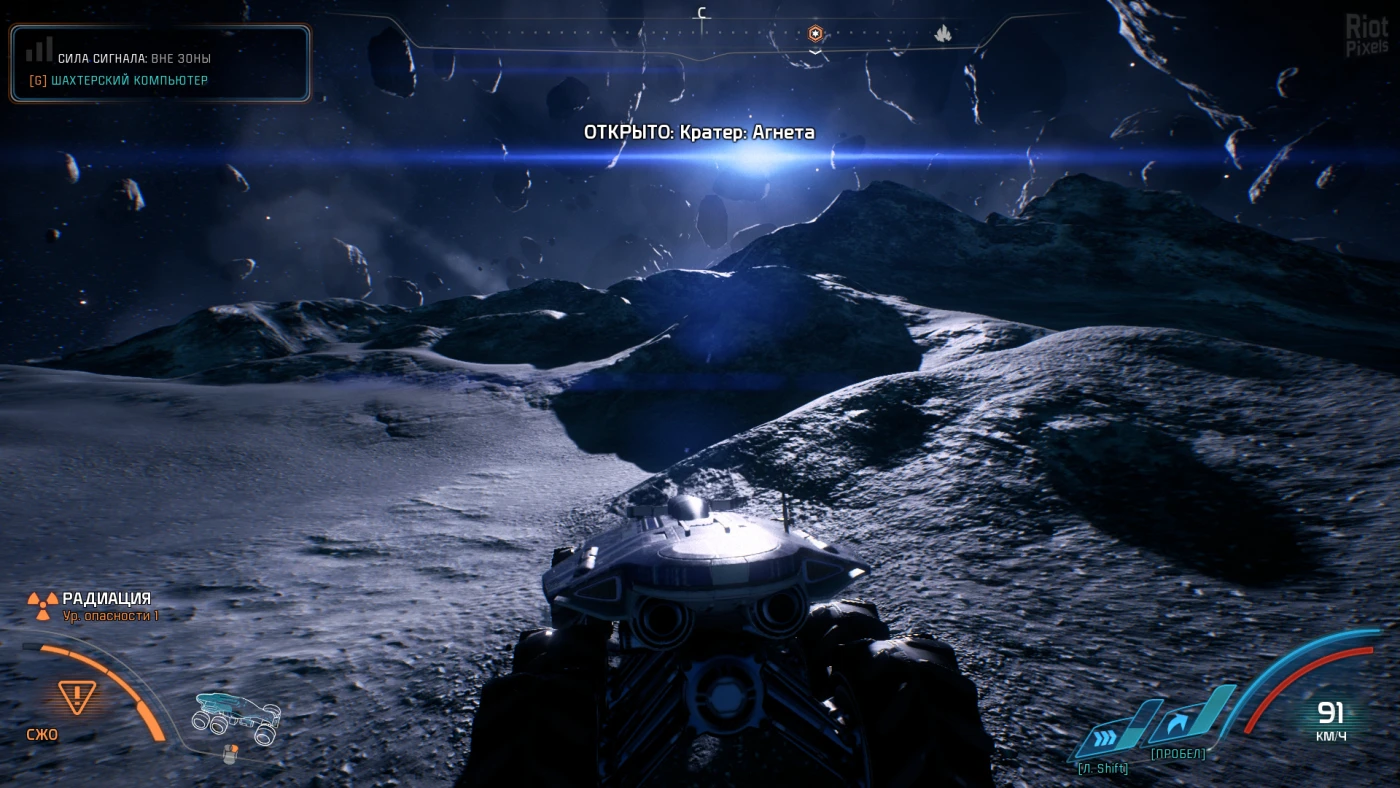Click the signal strength bars icon
The image size is (1400, 788).
(40, 49)
